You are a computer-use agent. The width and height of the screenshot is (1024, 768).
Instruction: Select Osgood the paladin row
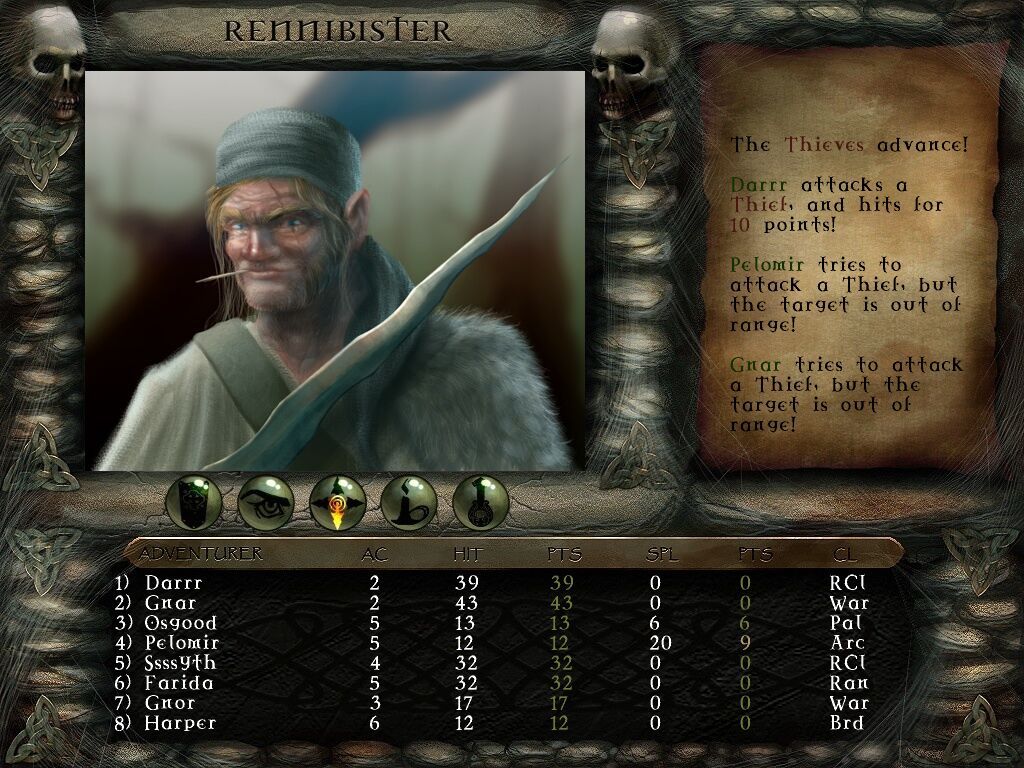tap(180, 623)
